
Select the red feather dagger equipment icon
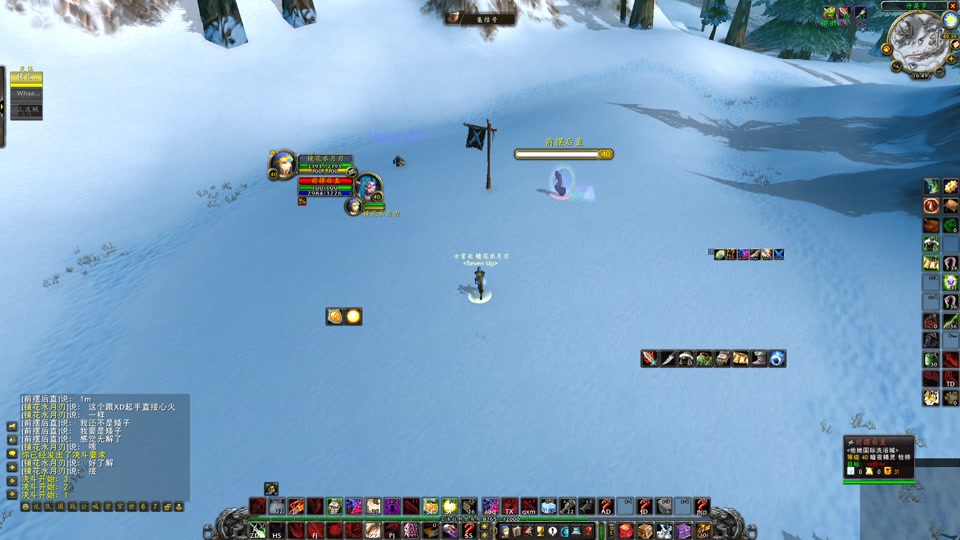[650, 358]
